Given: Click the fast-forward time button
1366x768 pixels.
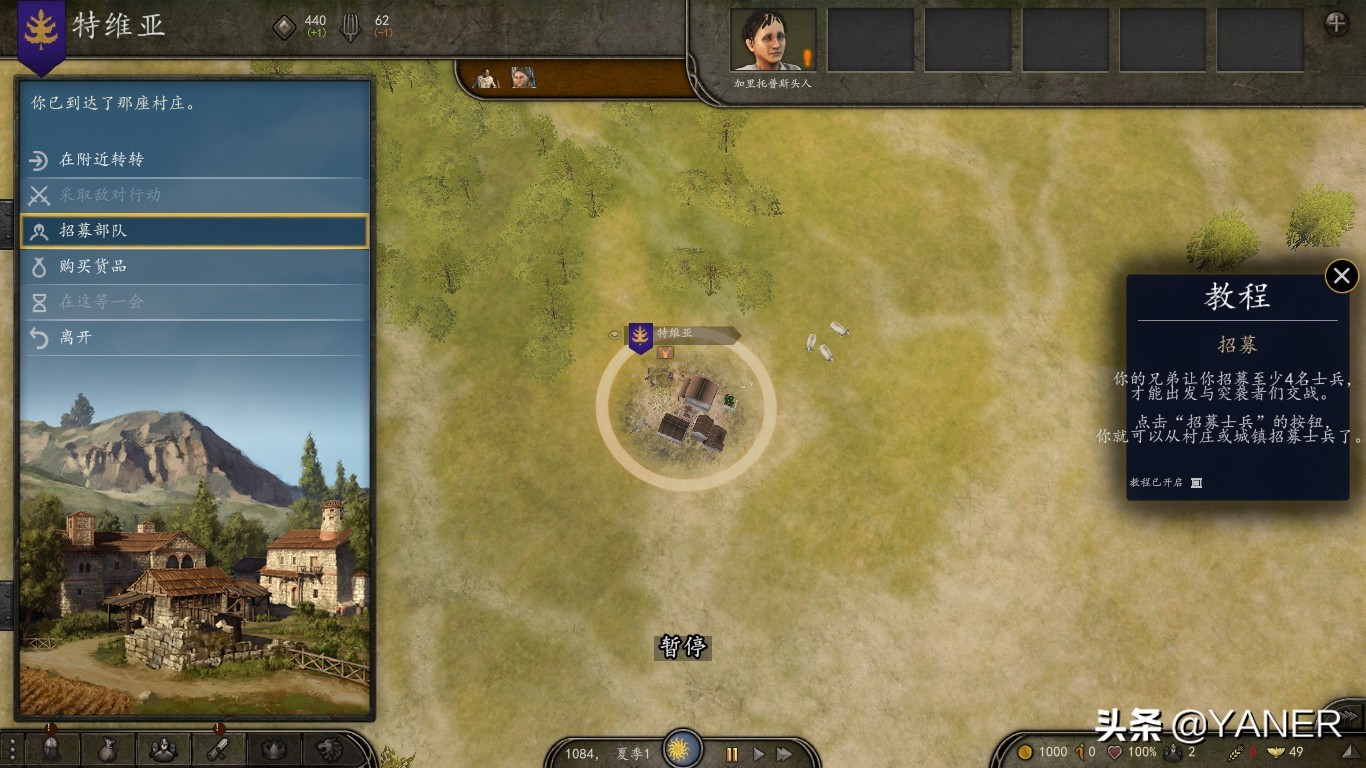Looking at the screenshot, I should click(785, 754).
